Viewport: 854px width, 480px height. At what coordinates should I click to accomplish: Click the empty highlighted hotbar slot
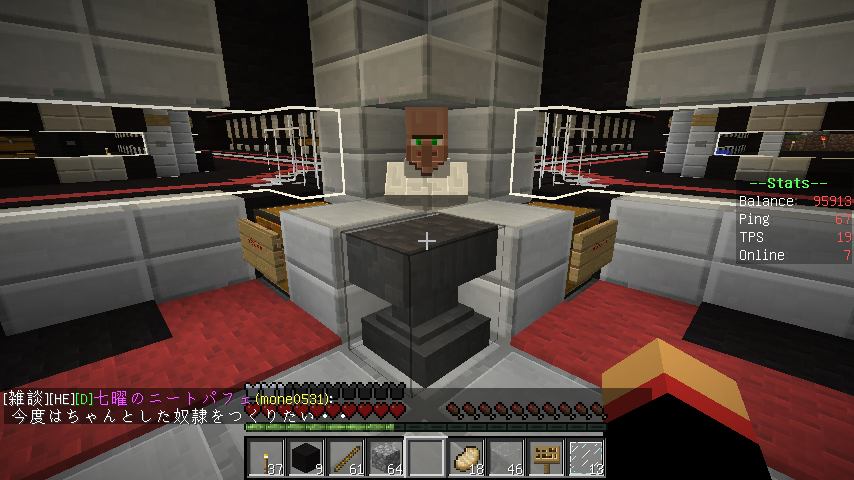(x=426, y=458)
